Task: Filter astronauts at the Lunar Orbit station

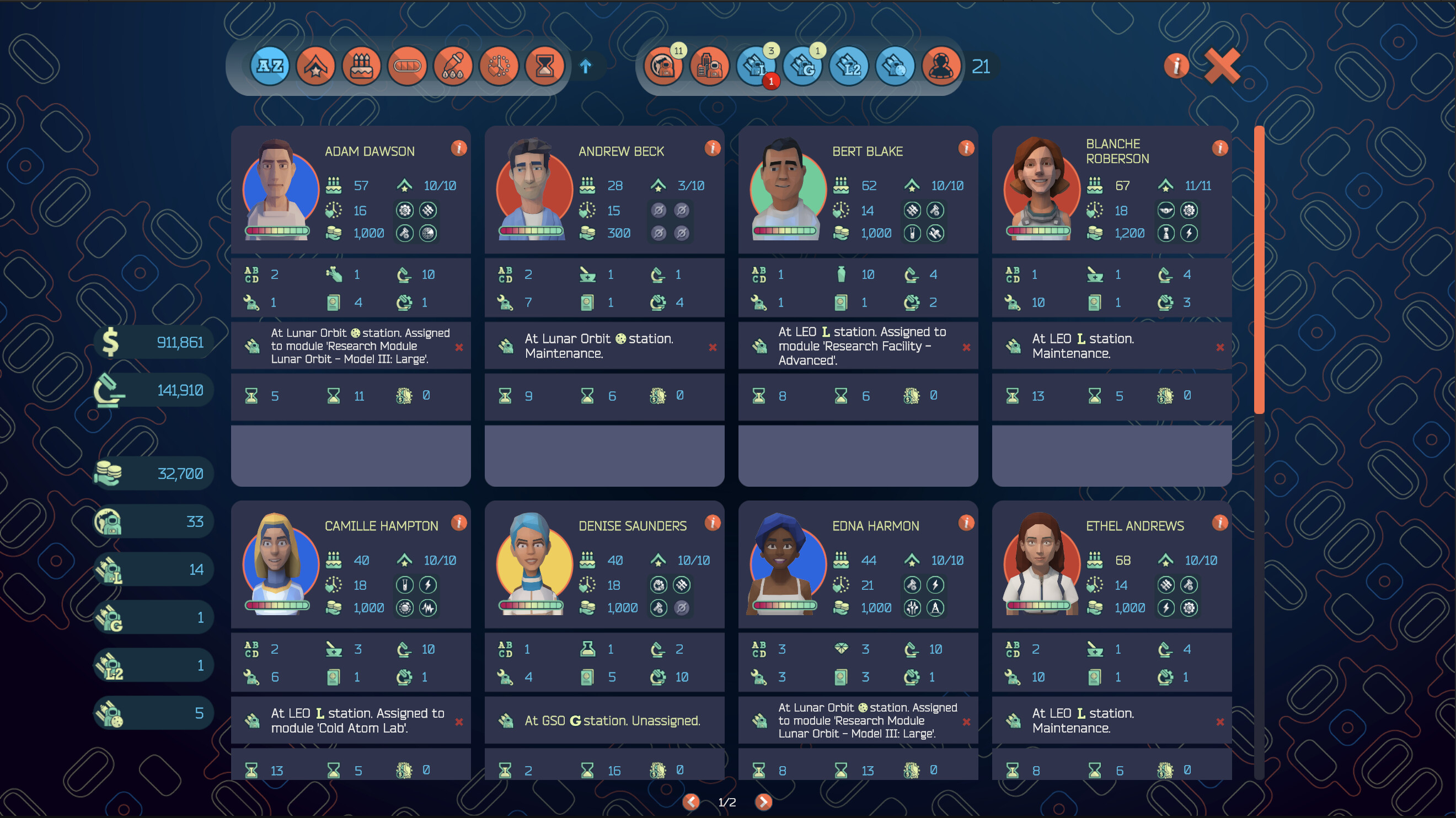Action: (x=895, y=67)
